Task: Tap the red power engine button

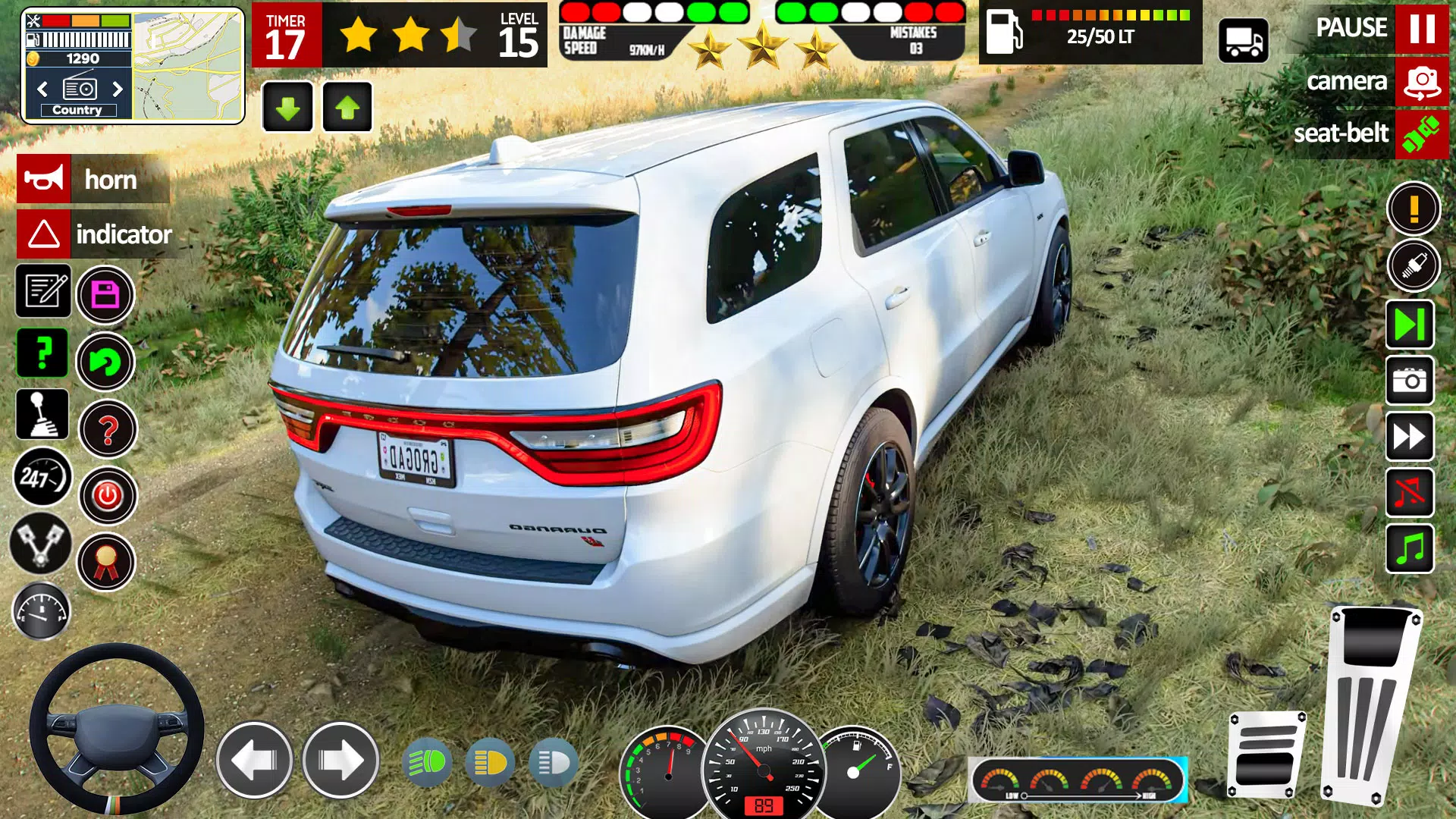Action: [x=108, y=496]
